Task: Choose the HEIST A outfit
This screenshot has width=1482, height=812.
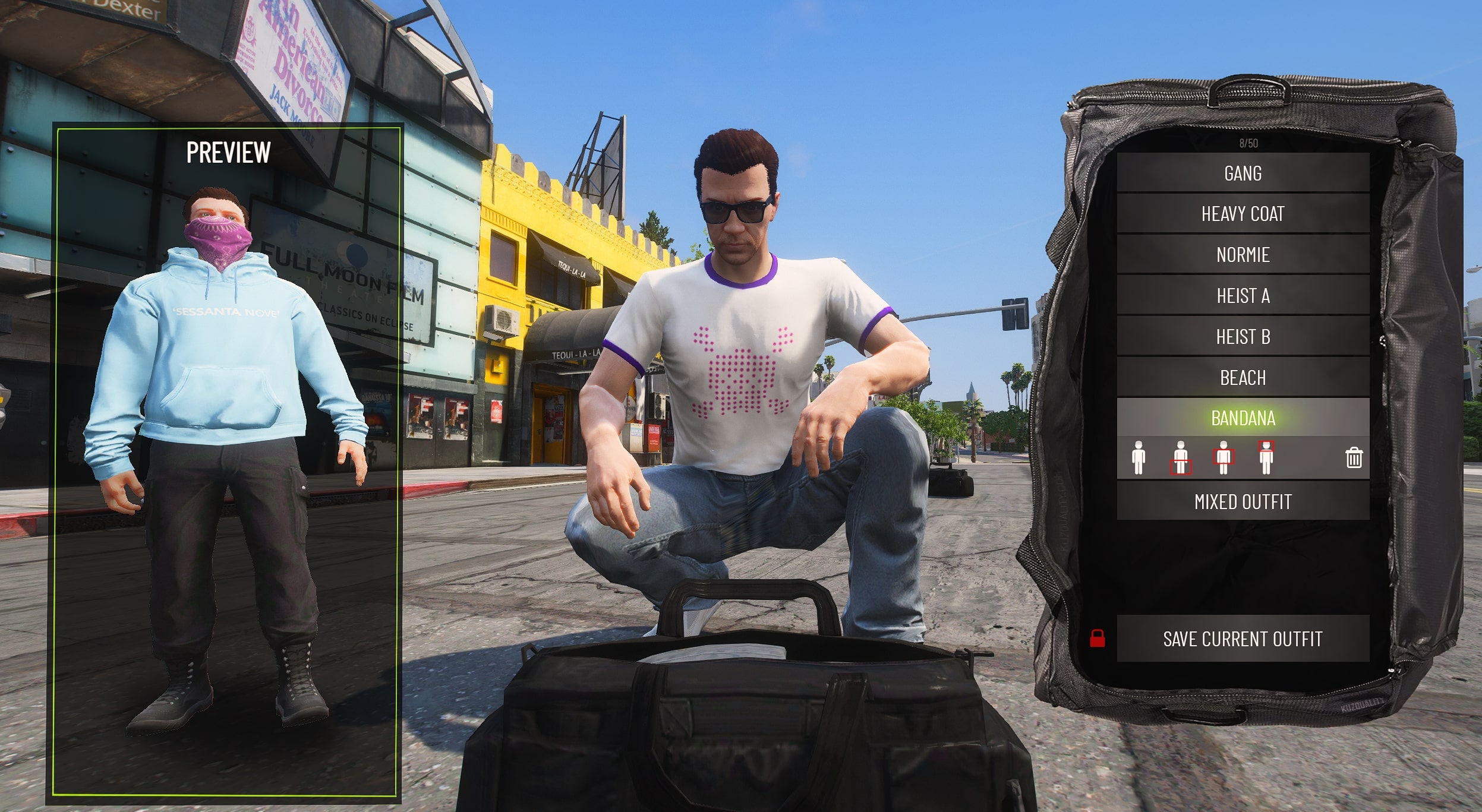Action: (x=1242, y=296)
